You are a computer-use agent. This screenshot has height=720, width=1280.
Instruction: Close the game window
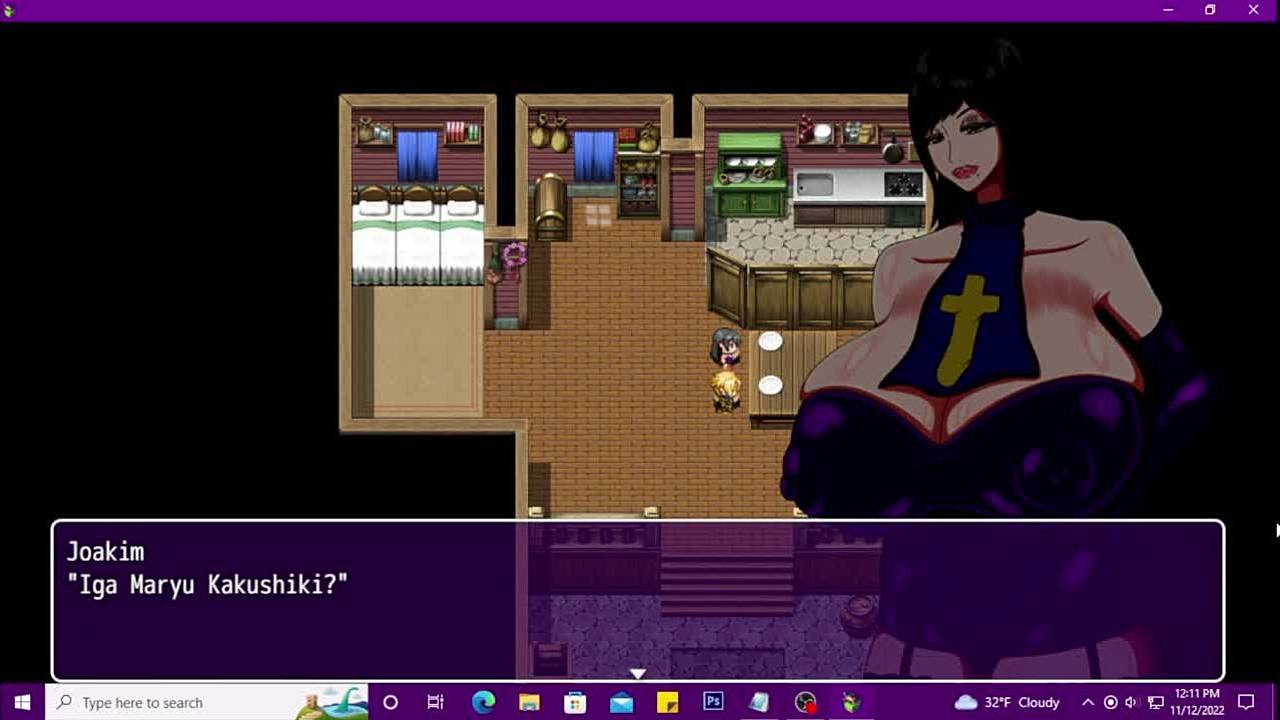(x=1253, y=10)
